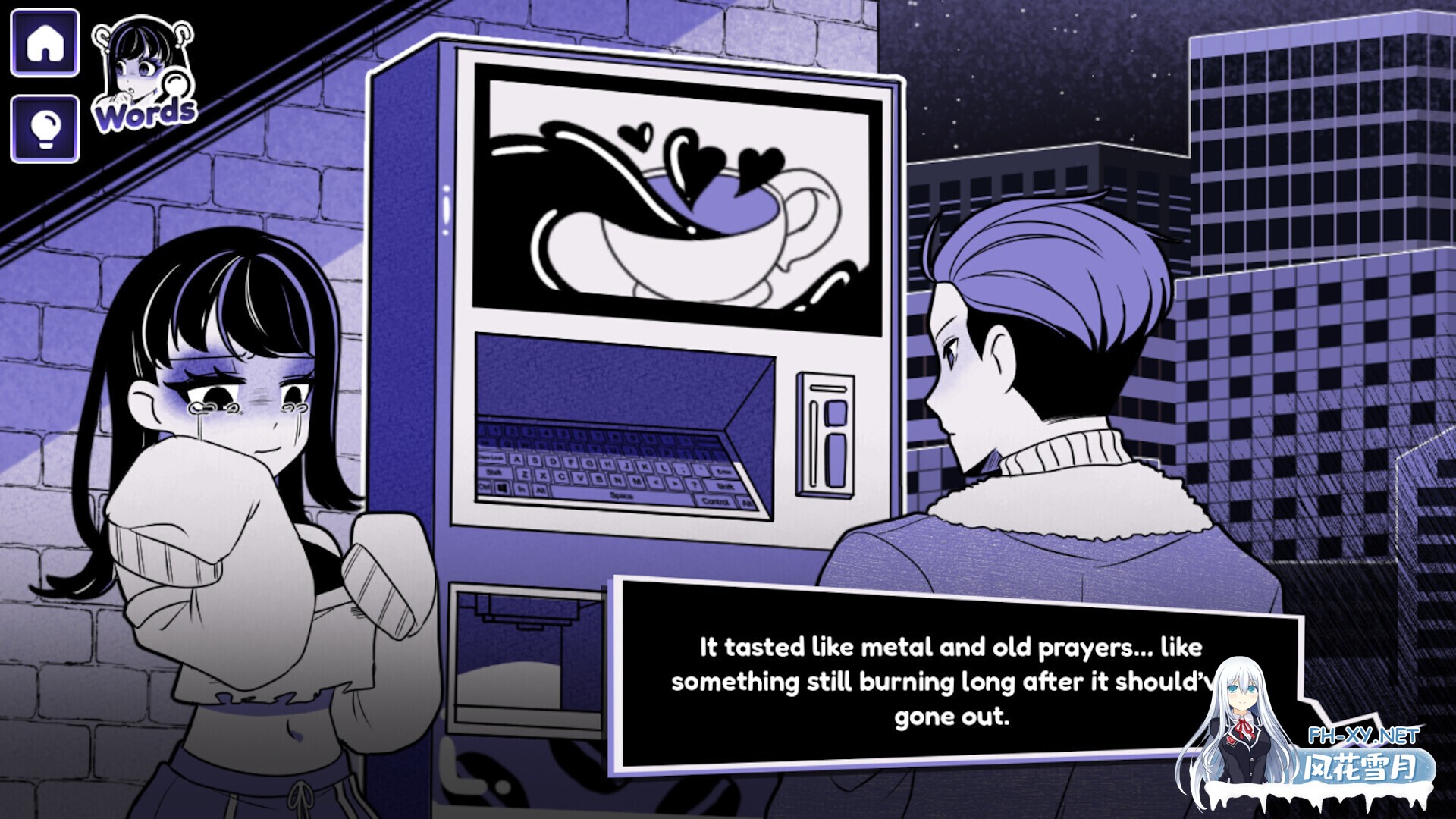Screen dimensions: 1456x819
Task: Open the lightbulb hint button
Action: pos(45,129)
